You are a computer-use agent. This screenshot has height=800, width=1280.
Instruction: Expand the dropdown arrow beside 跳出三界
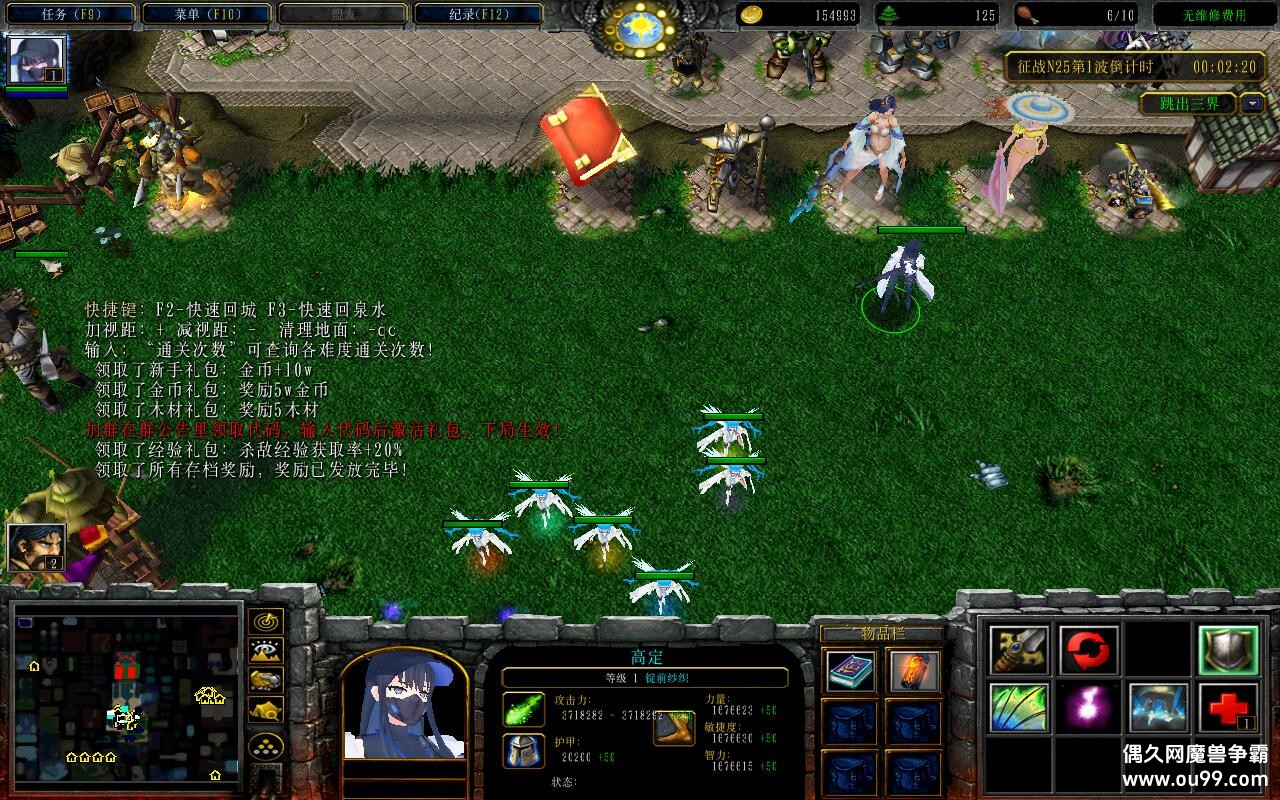(x=1252, y=103)
